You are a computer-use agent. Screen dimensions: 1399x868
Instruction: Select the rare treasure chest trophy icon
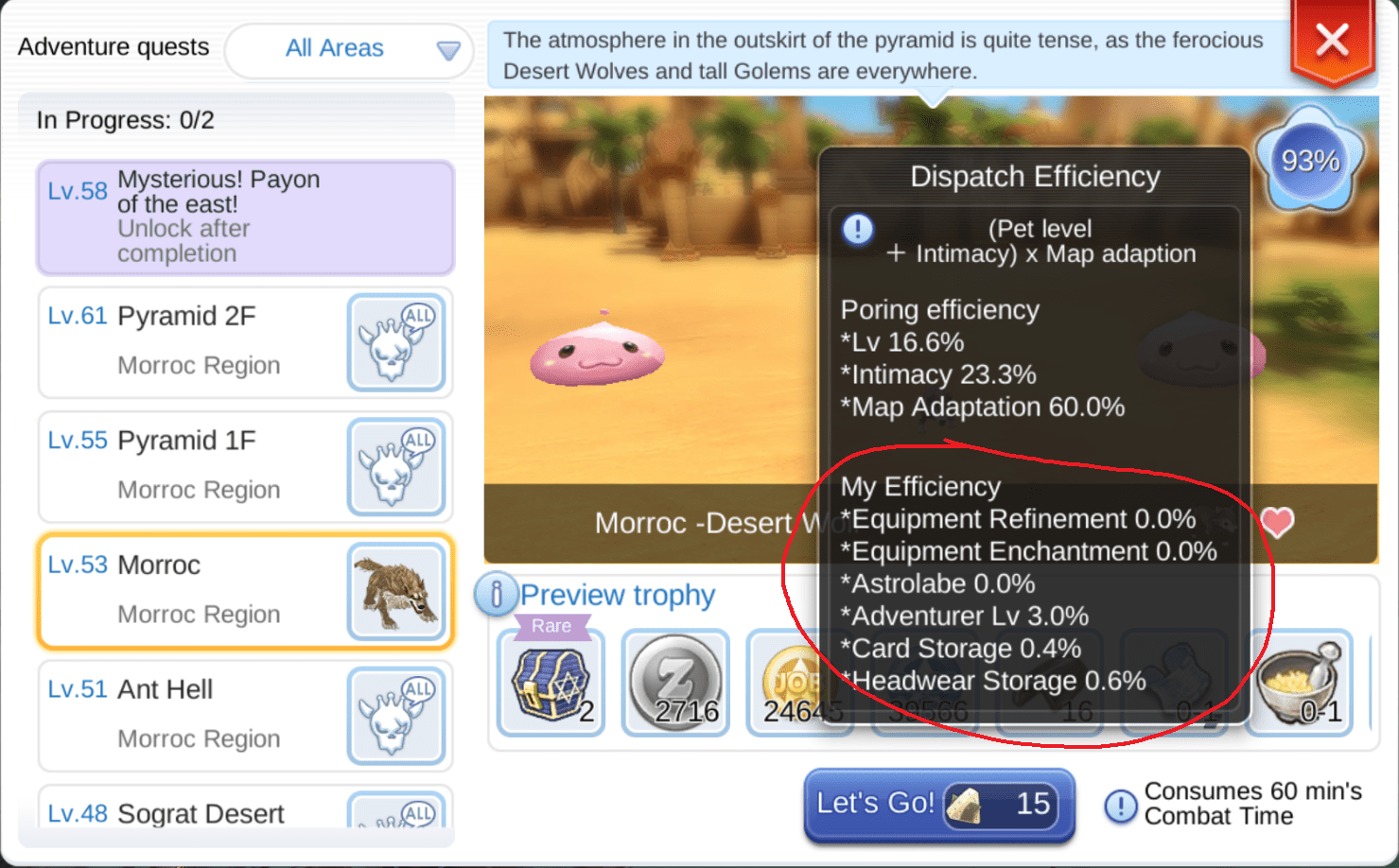[x=550, y=681]
